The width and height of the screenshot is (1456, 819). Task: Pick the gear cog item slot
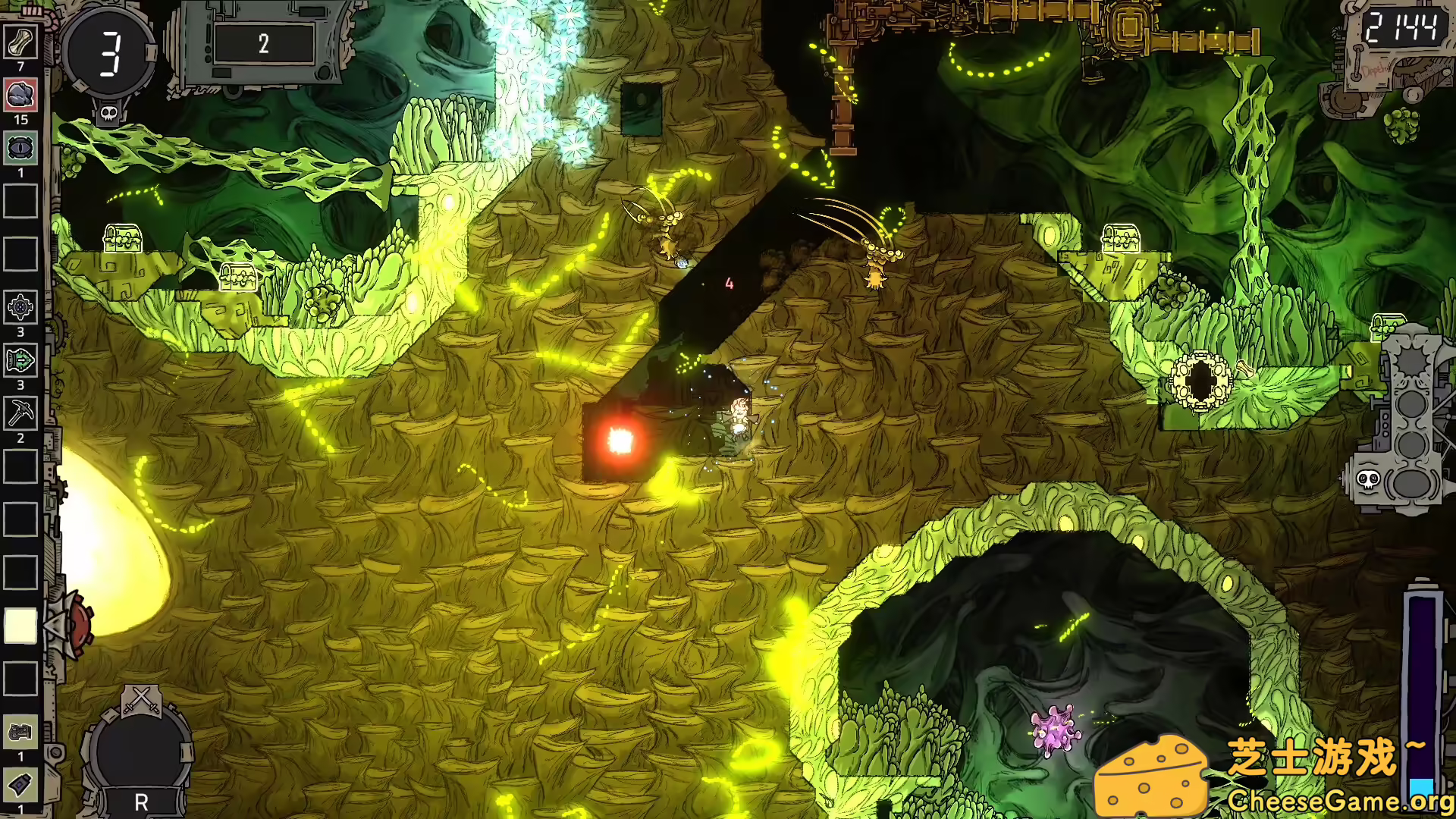click(20, 308)
